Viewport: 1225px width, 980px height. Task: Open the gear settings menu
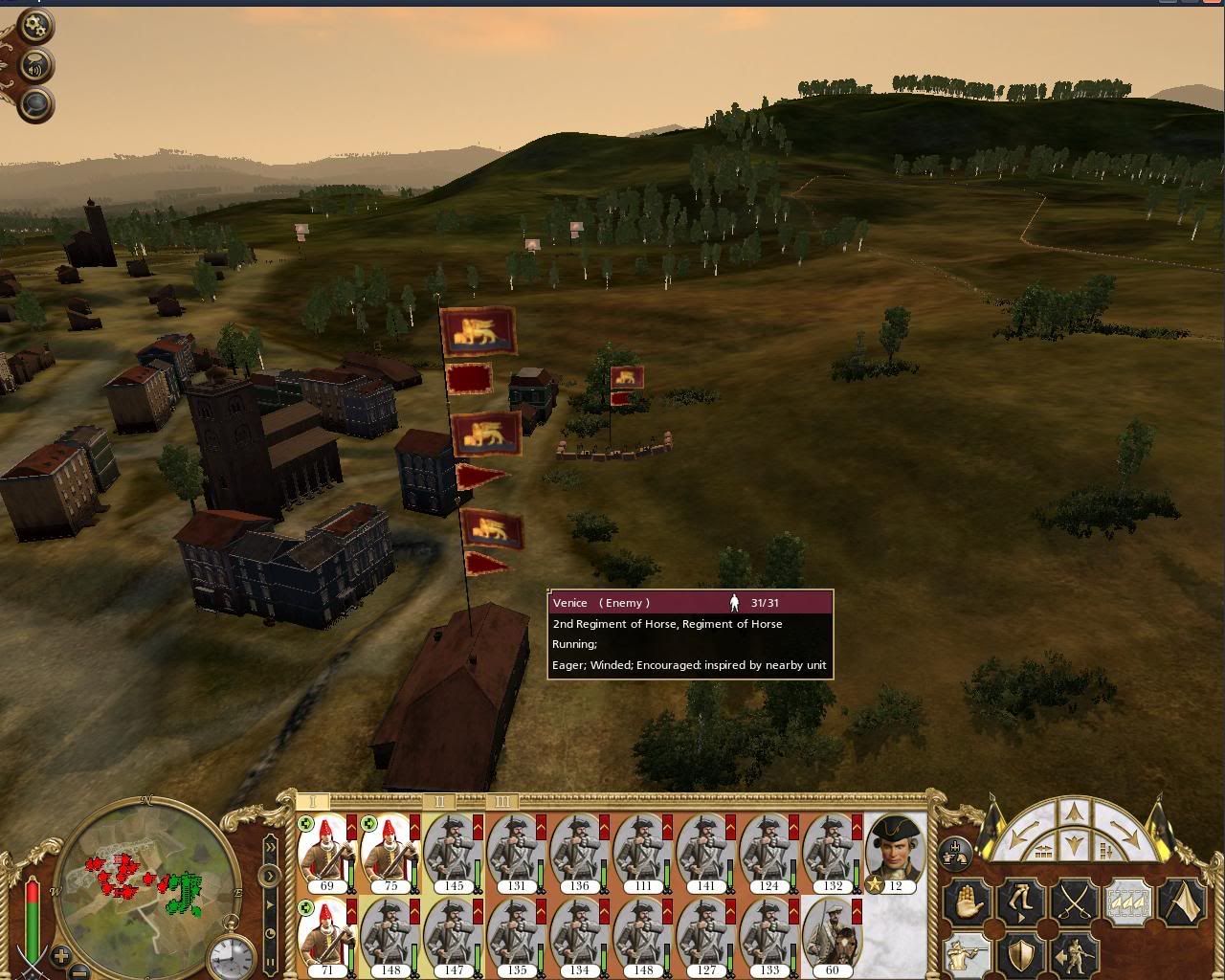pyautogui.click(x=35, y=26)
